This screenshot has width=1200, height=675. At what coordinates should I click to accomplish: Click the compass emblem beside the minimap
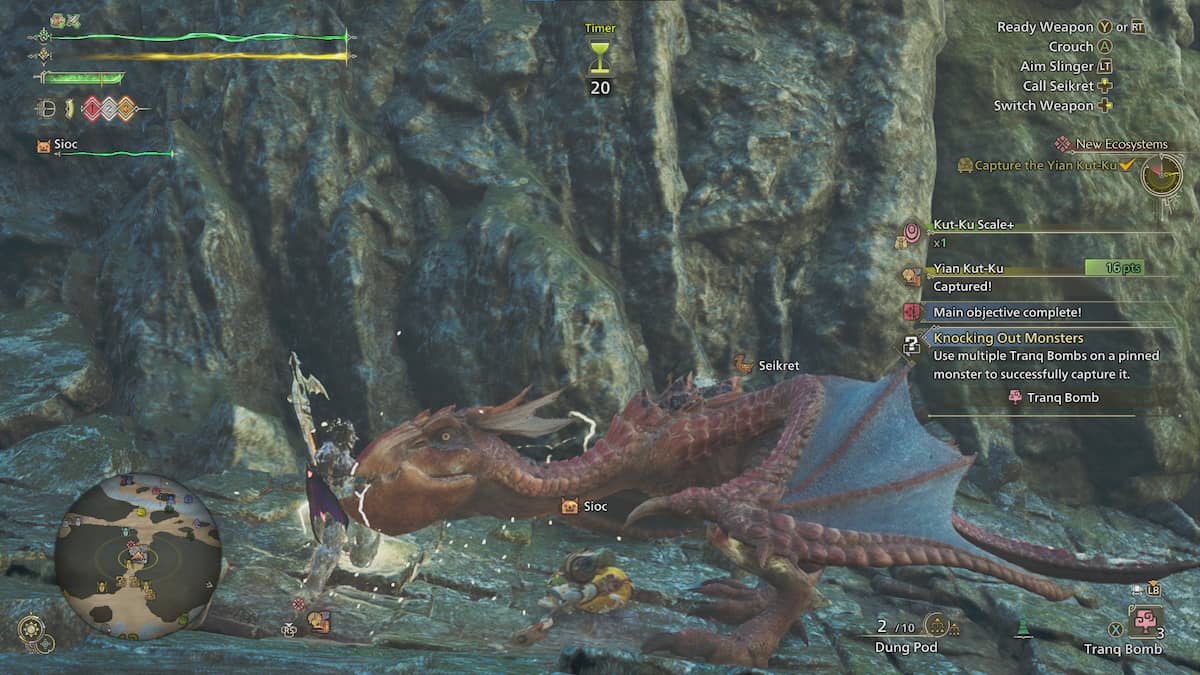pos(32,631)
